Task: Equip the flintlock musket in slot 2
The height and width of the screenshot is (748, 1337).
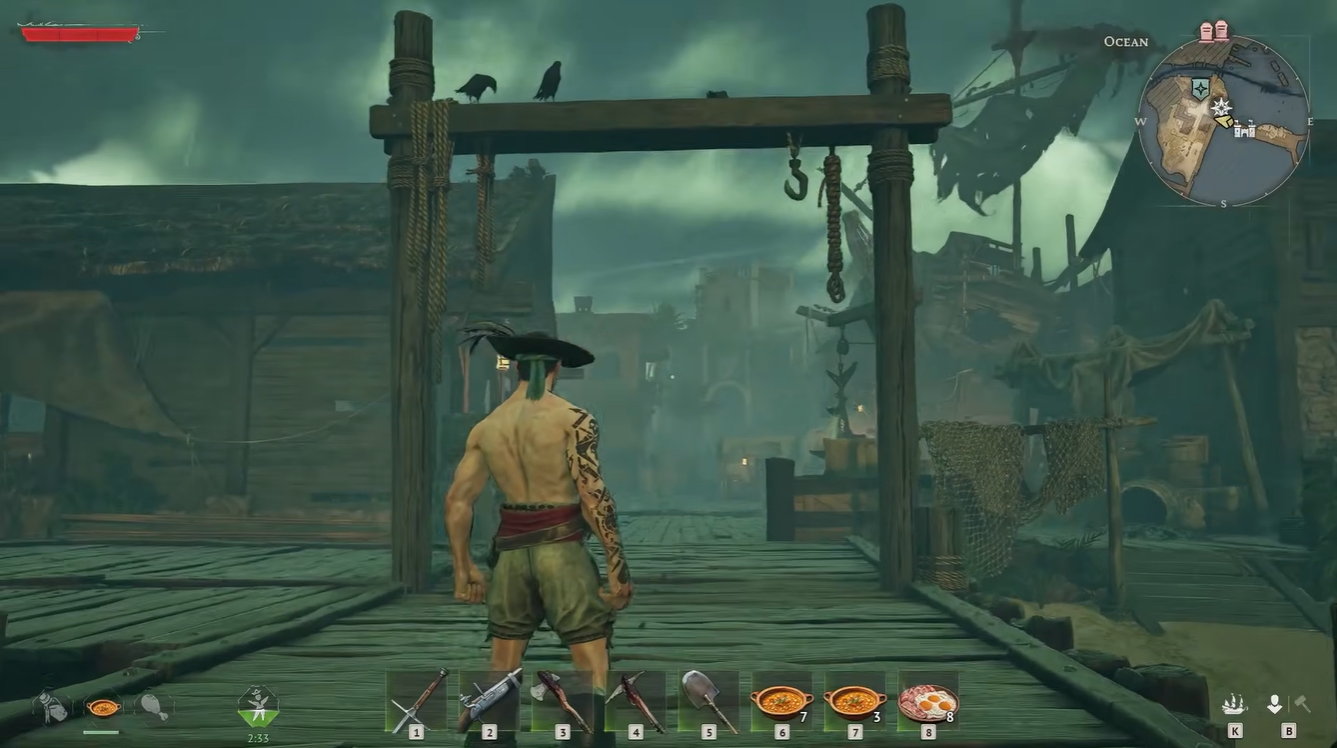Action: click(488, 697)
